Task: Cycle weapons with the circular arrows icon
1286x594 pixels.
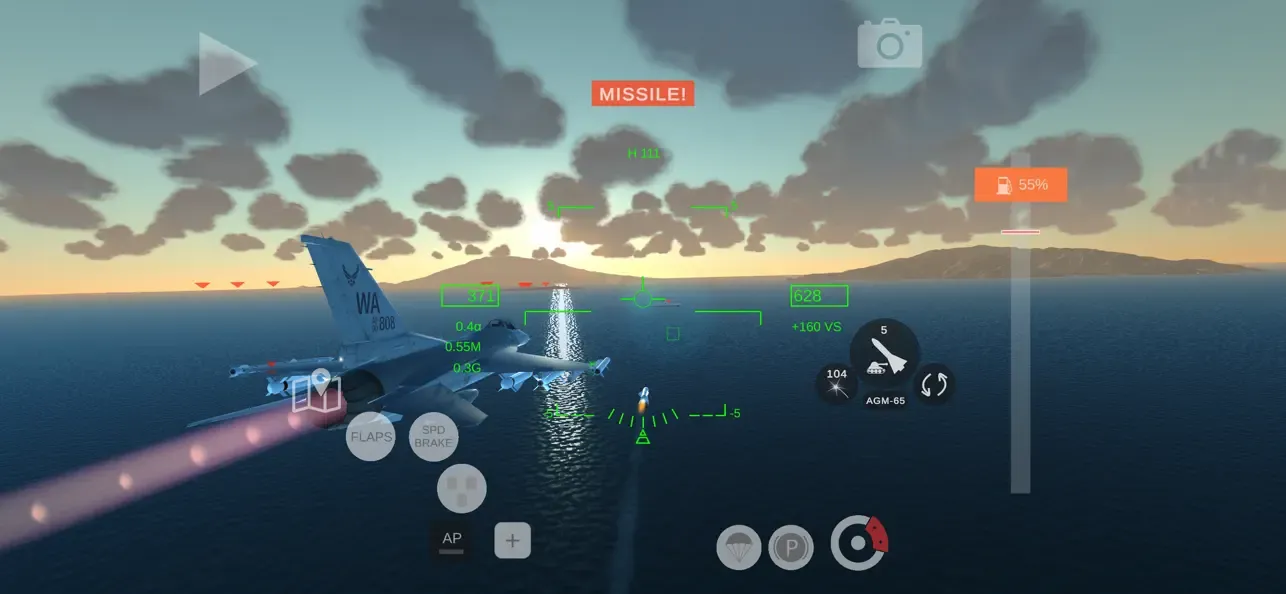Action: coord(934,384)
